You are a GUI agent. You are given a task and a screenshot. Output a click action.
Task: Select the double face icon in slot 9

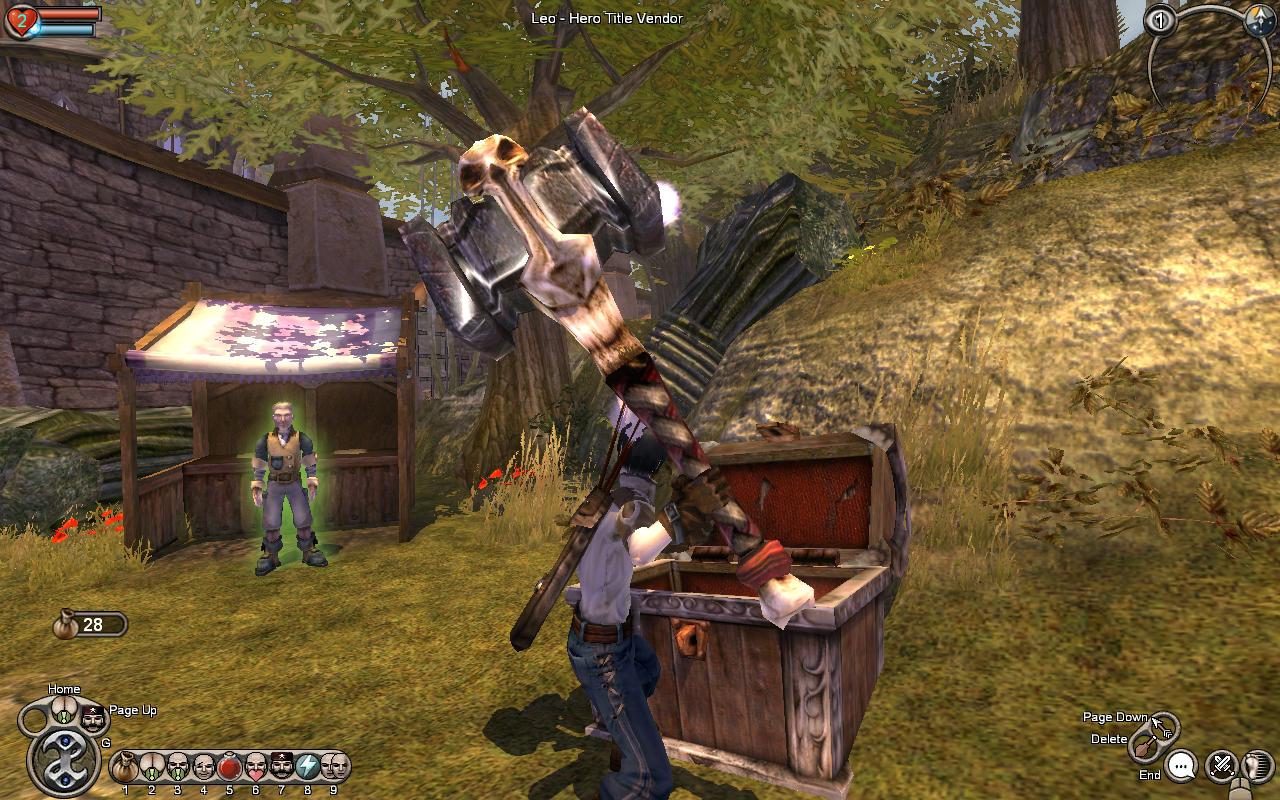pos(334,767)
